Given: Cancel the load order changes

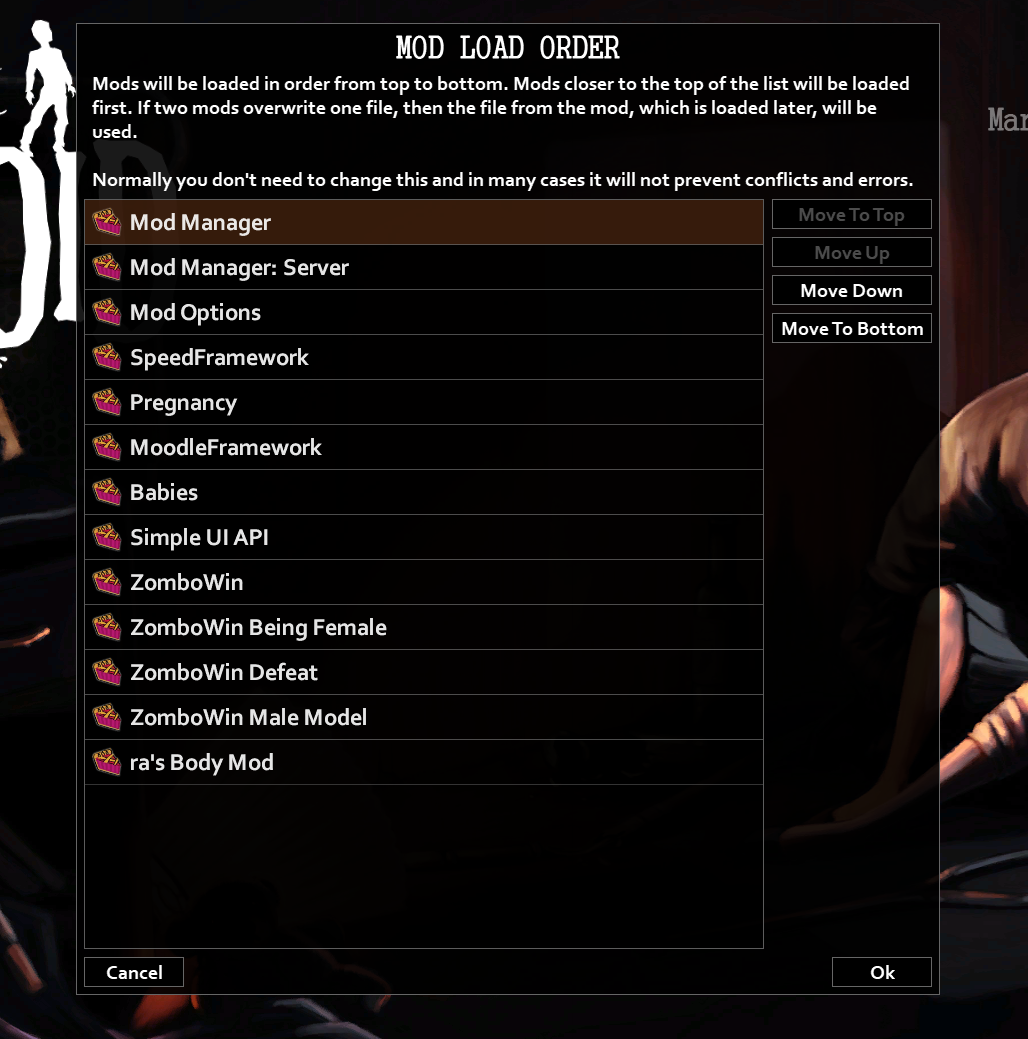Looking at the screenshot, I should tap(134, 972).
